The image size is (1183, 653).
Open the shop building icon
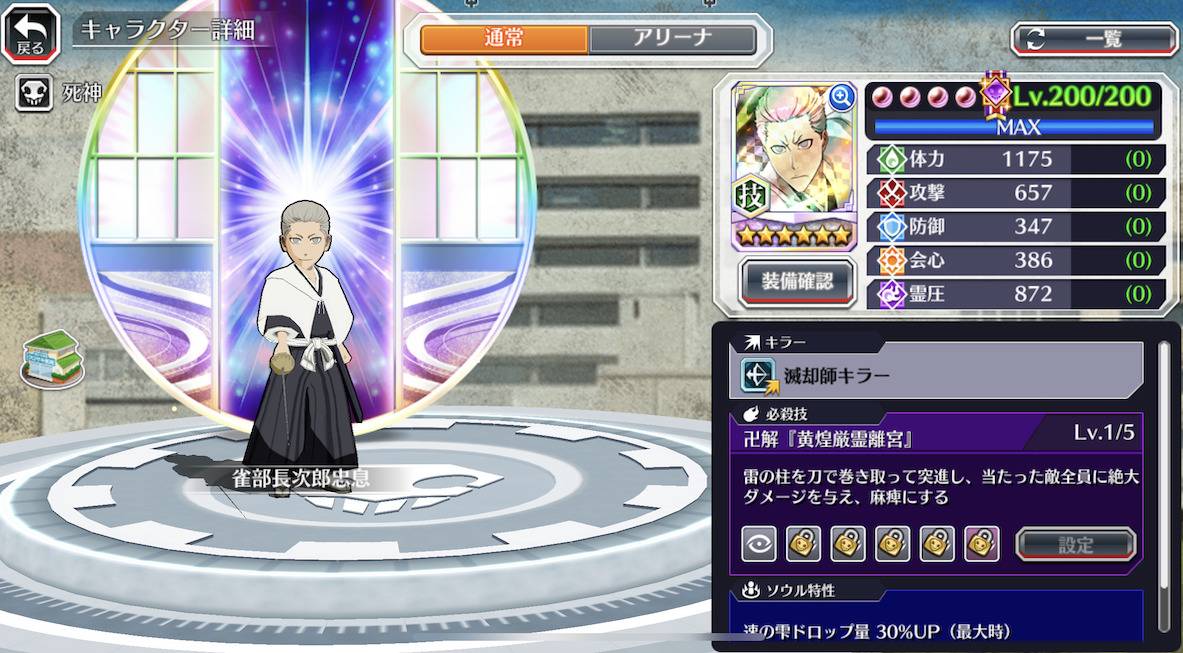[x=51, y=356]
